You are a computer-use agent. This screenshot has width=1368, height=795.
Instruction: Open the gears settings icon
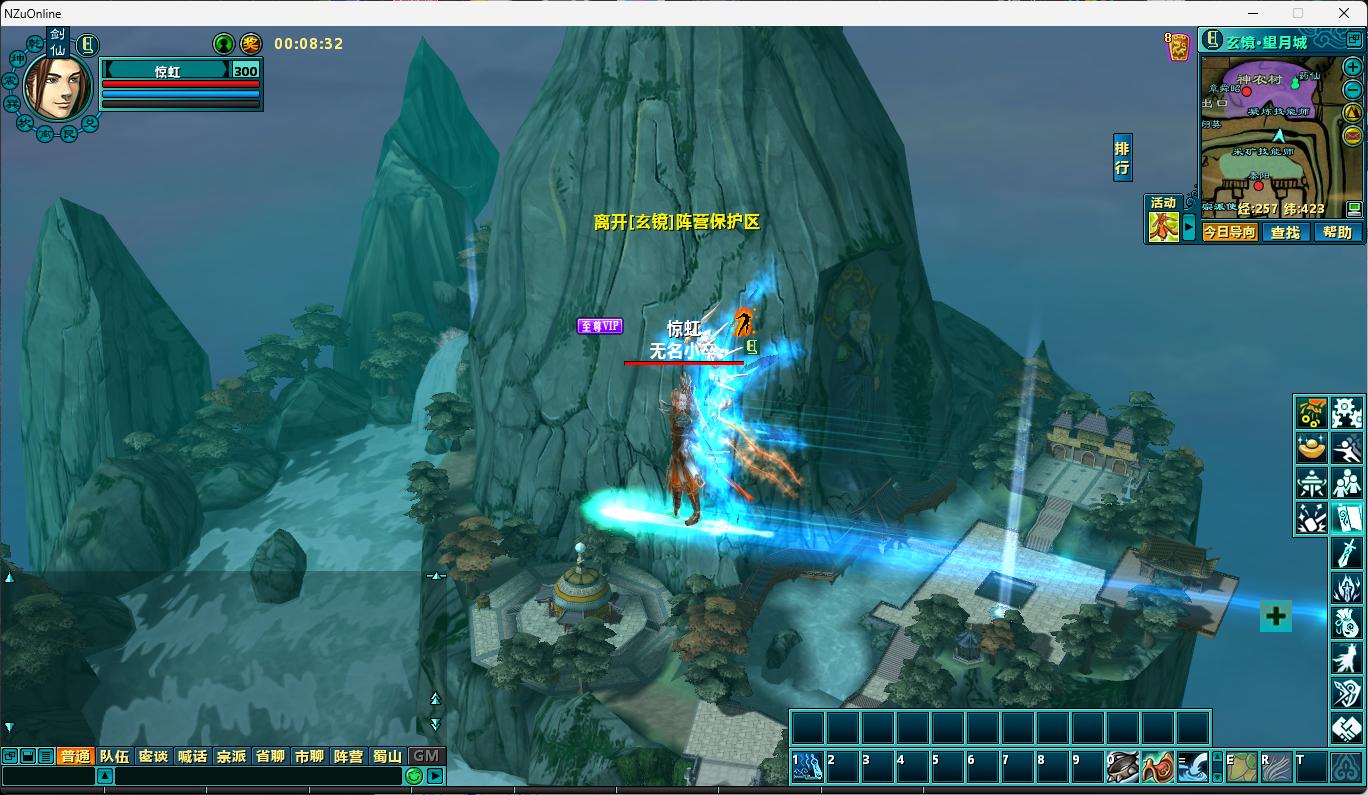[x=1347, y=412]
